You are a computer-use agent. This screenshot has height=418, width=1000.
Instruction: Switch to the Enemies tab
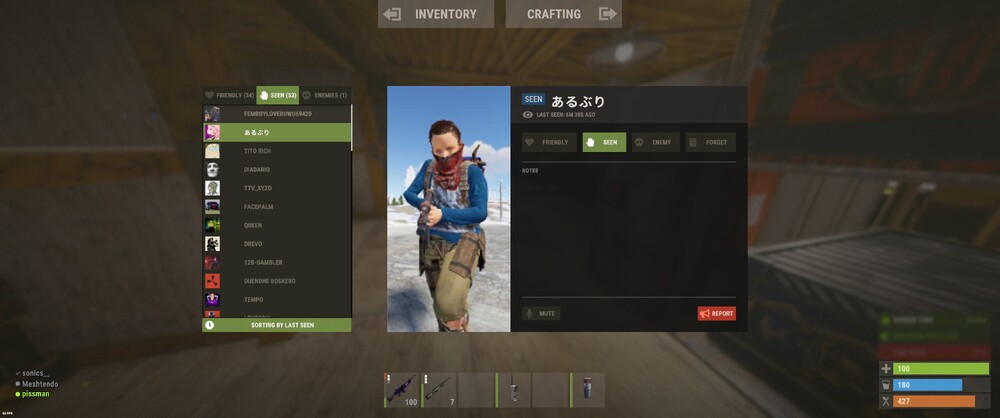pyautogui.click(x=325, y=95)
